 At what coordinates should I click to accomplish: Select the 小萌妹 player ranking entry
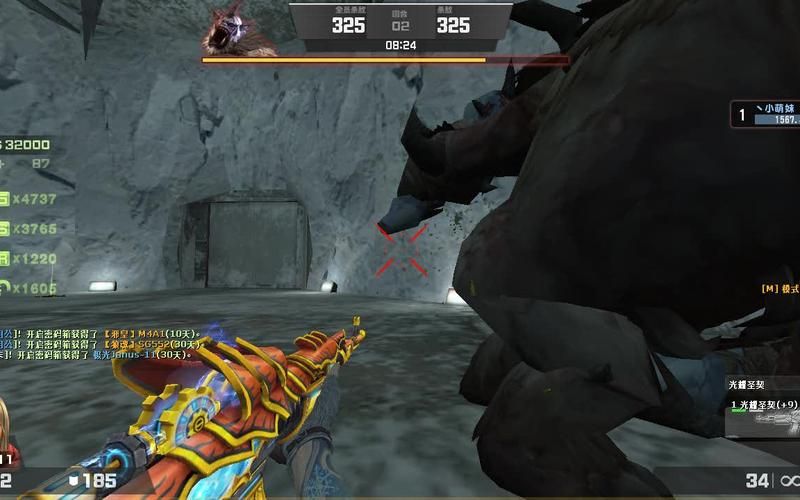tap(765, 114)
